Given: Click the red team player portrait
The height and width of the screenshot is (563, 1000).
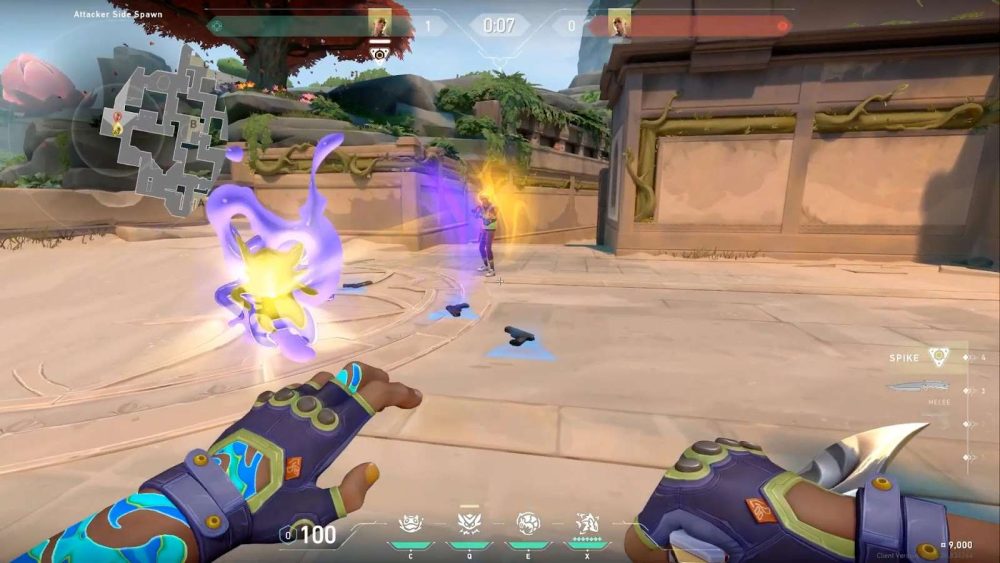Looking at the screenshot, I should point(620,23).
